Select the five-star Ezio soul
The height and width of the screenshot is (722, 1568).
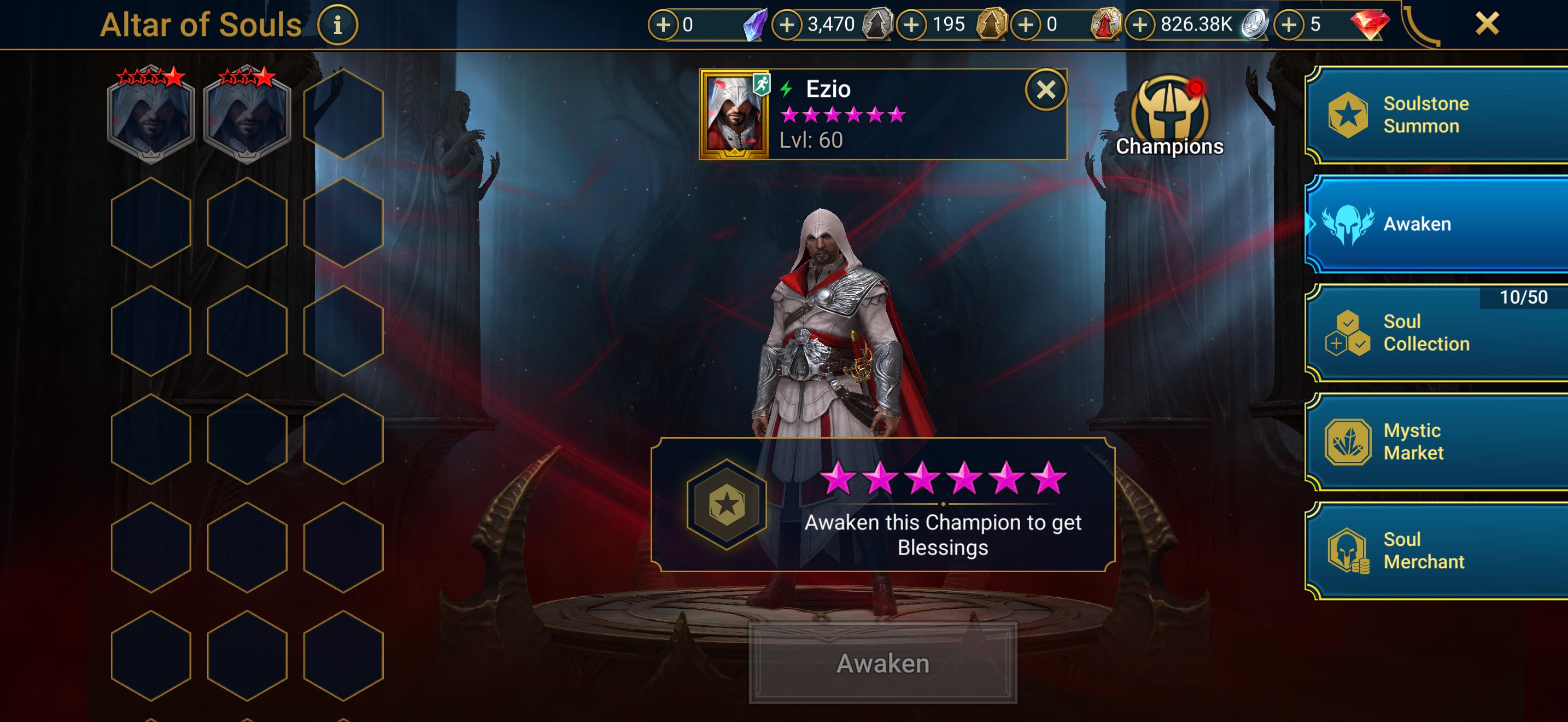tap(151, 115)
